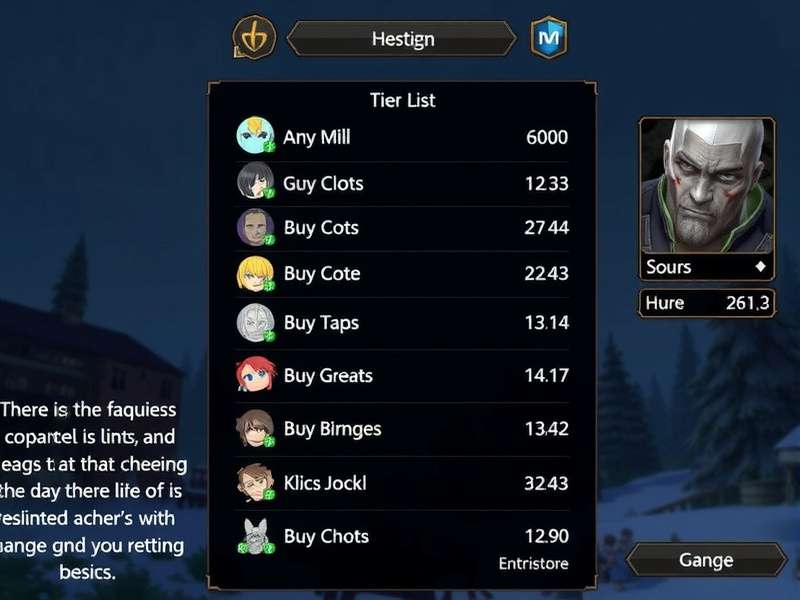Click the Hestign title banner
This screenshot has width=800, height=600.
pos(402,39)
